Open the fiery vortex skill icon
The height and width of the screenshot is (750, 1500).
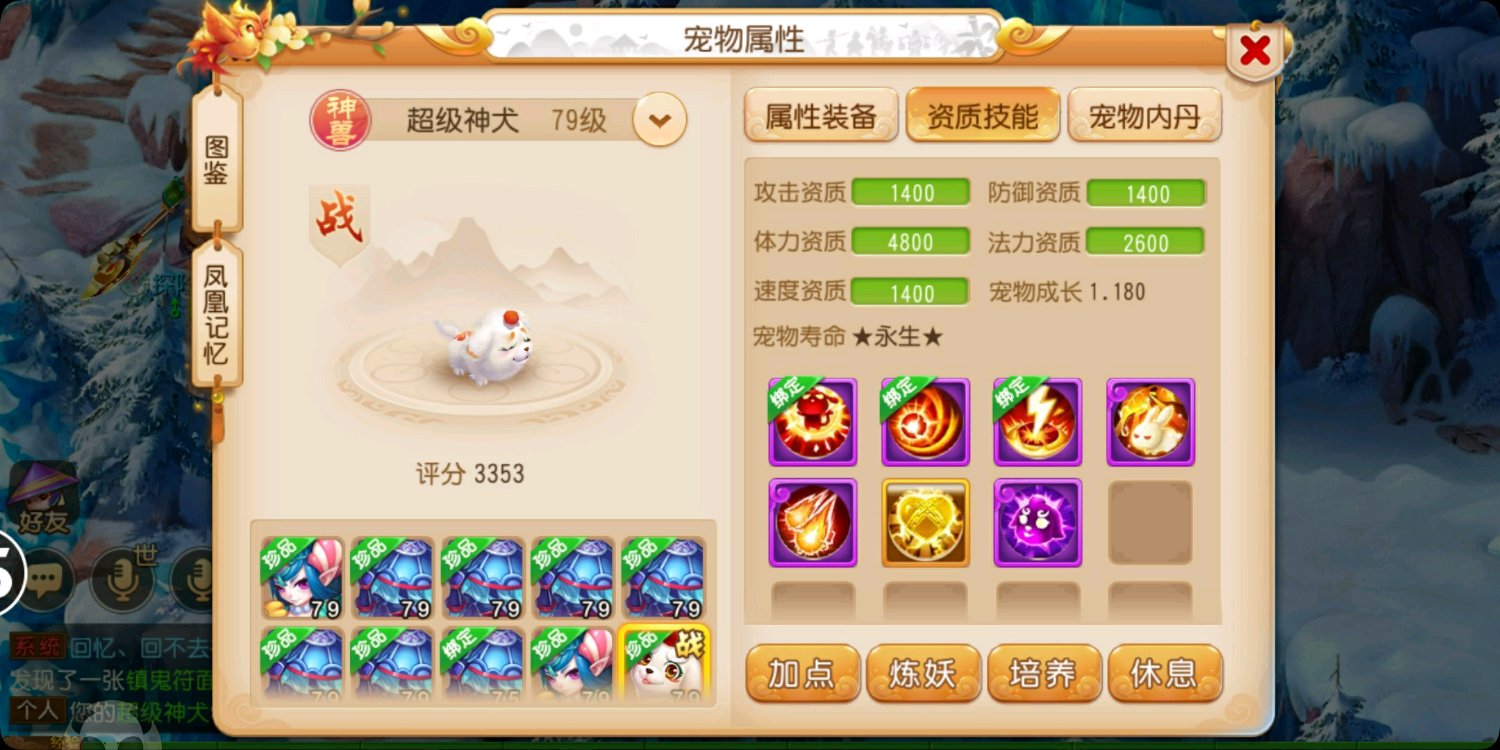[x=925, y=420]
